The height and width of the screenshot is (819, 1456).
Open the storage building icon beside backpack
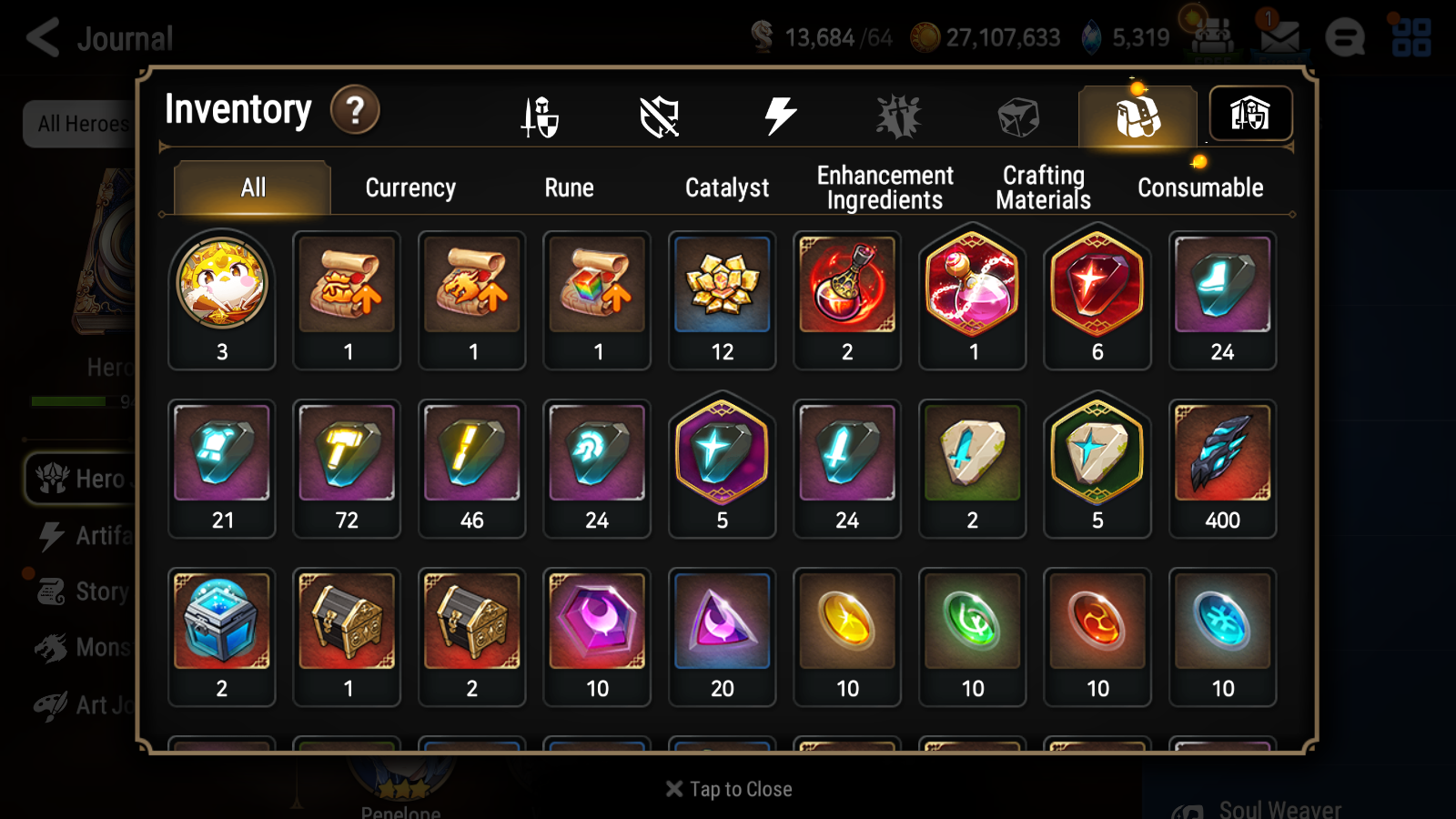pyautogui.click(x=1250, y=114)
